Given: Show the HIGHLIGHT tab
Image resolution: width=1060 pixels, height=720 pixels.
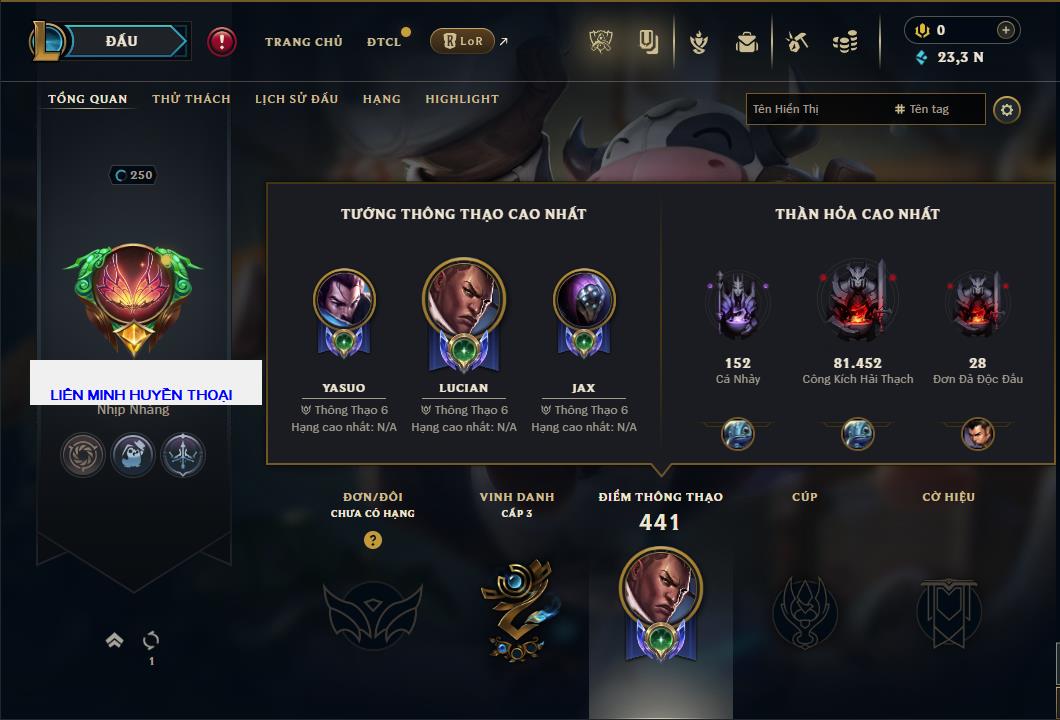Looking at the screenshot, I should pos(461,99).
